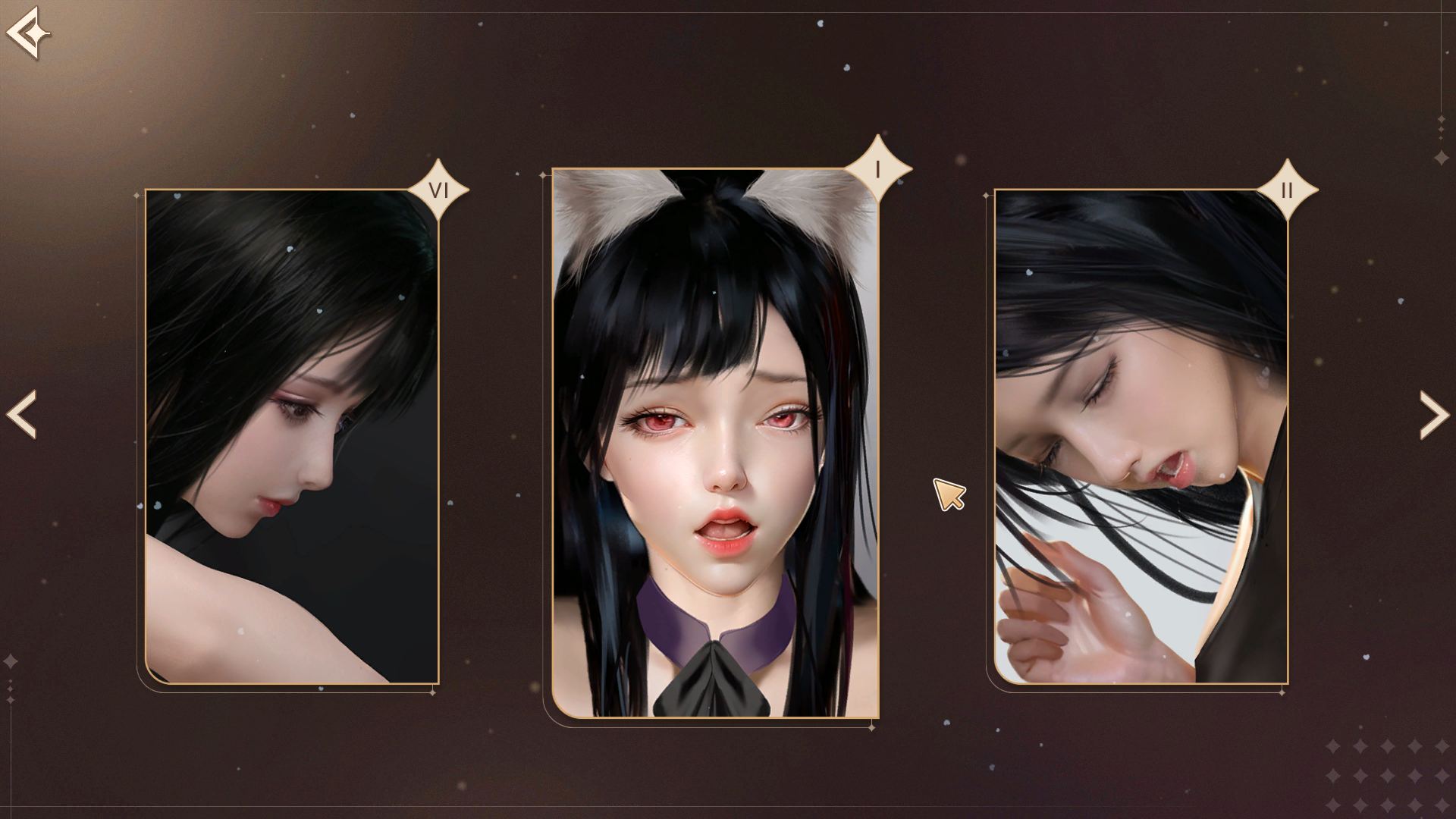Click the diamond badge labeled VI
This screenshot has height=819, width=1456.
(x=438, y=190)
